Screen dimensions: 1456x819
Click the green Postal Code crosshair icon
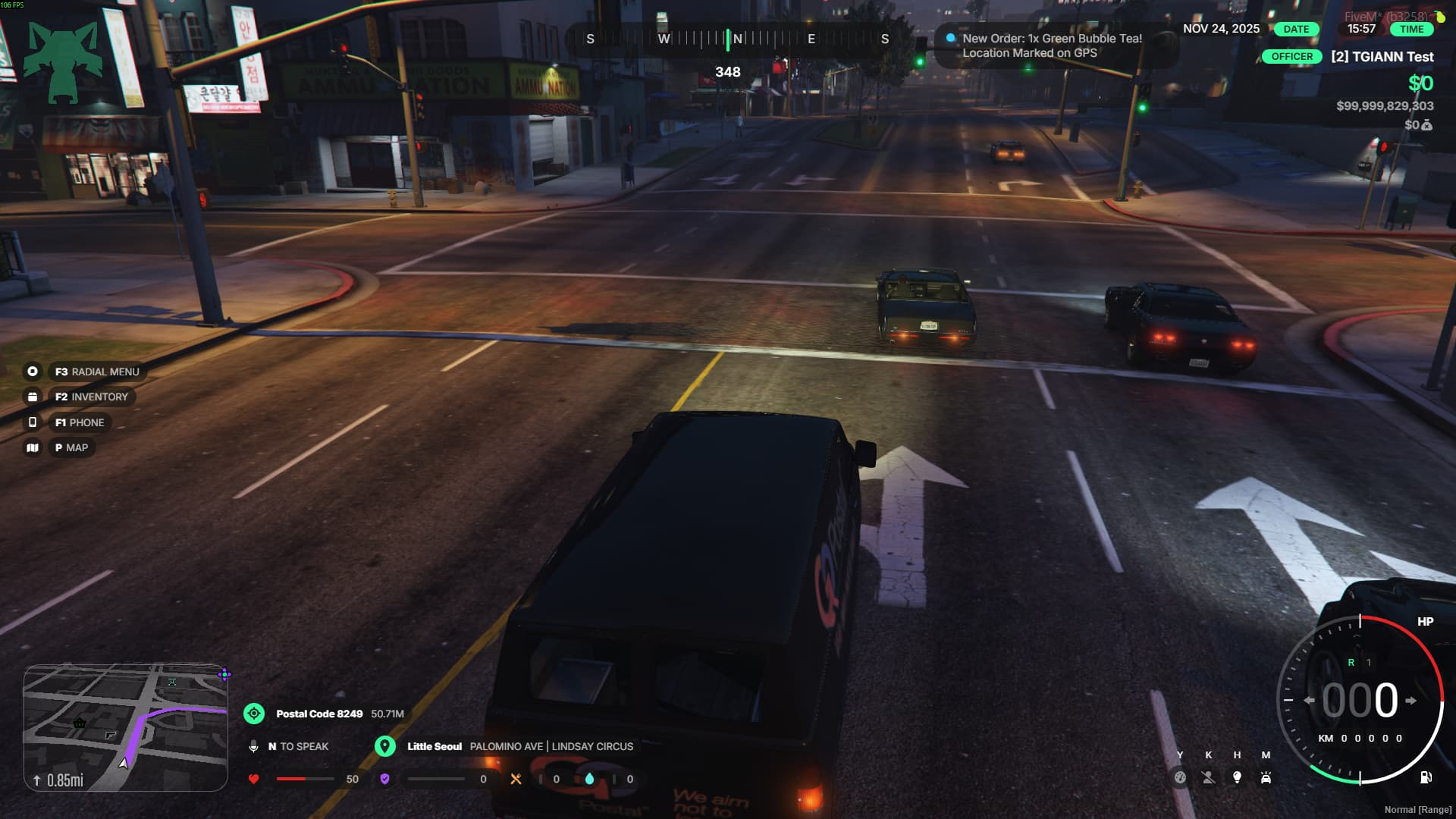pos(254,714)
